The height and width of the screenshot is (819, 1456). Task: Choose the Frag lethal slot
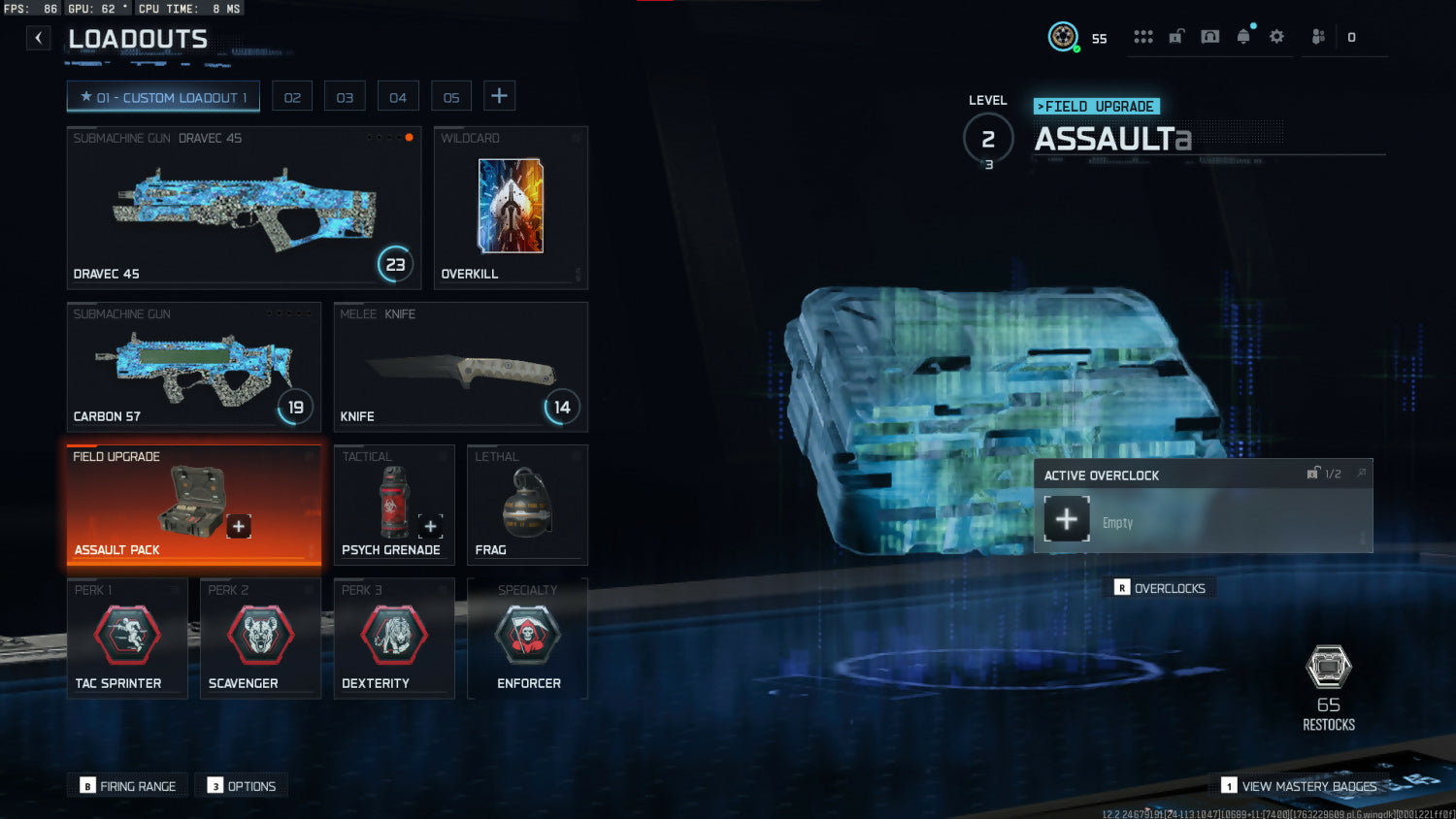coord(527,505)
